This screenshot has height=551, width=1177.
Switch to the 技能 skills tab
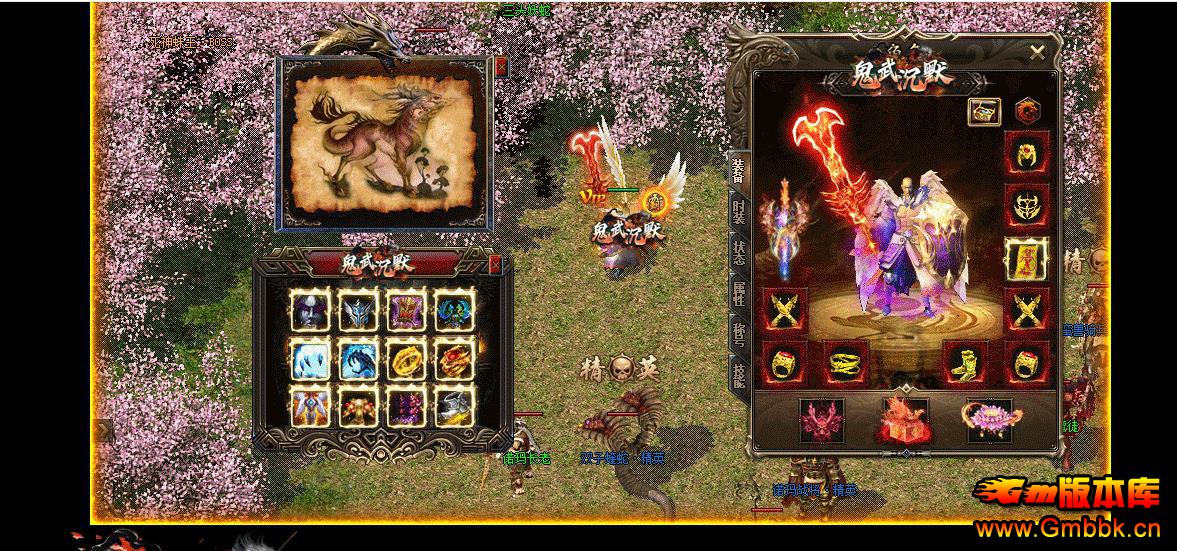pyautogui.click(x=738, y=374)
